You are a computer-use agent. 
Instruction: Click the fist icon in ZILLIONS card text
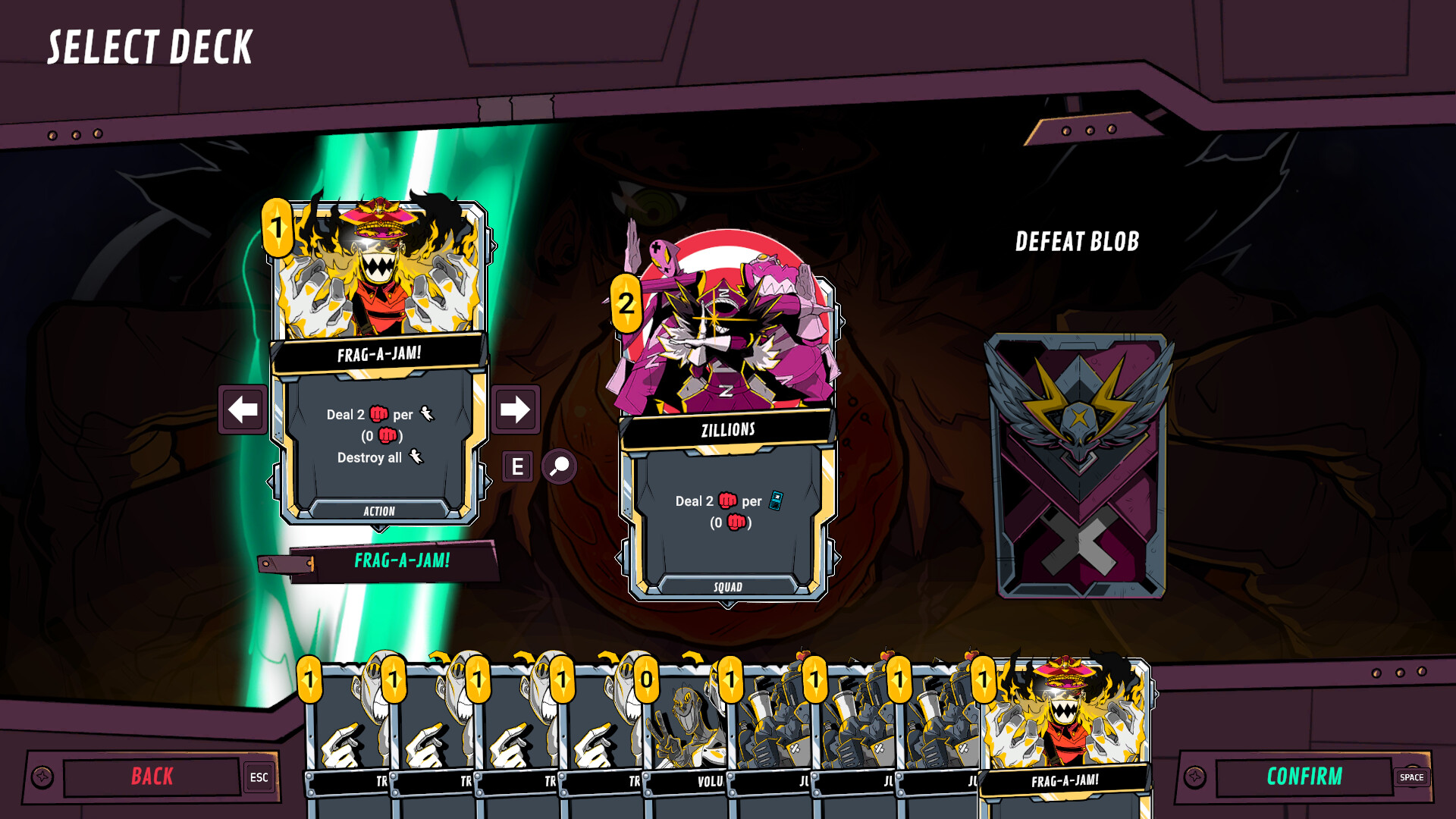(728, 500)
